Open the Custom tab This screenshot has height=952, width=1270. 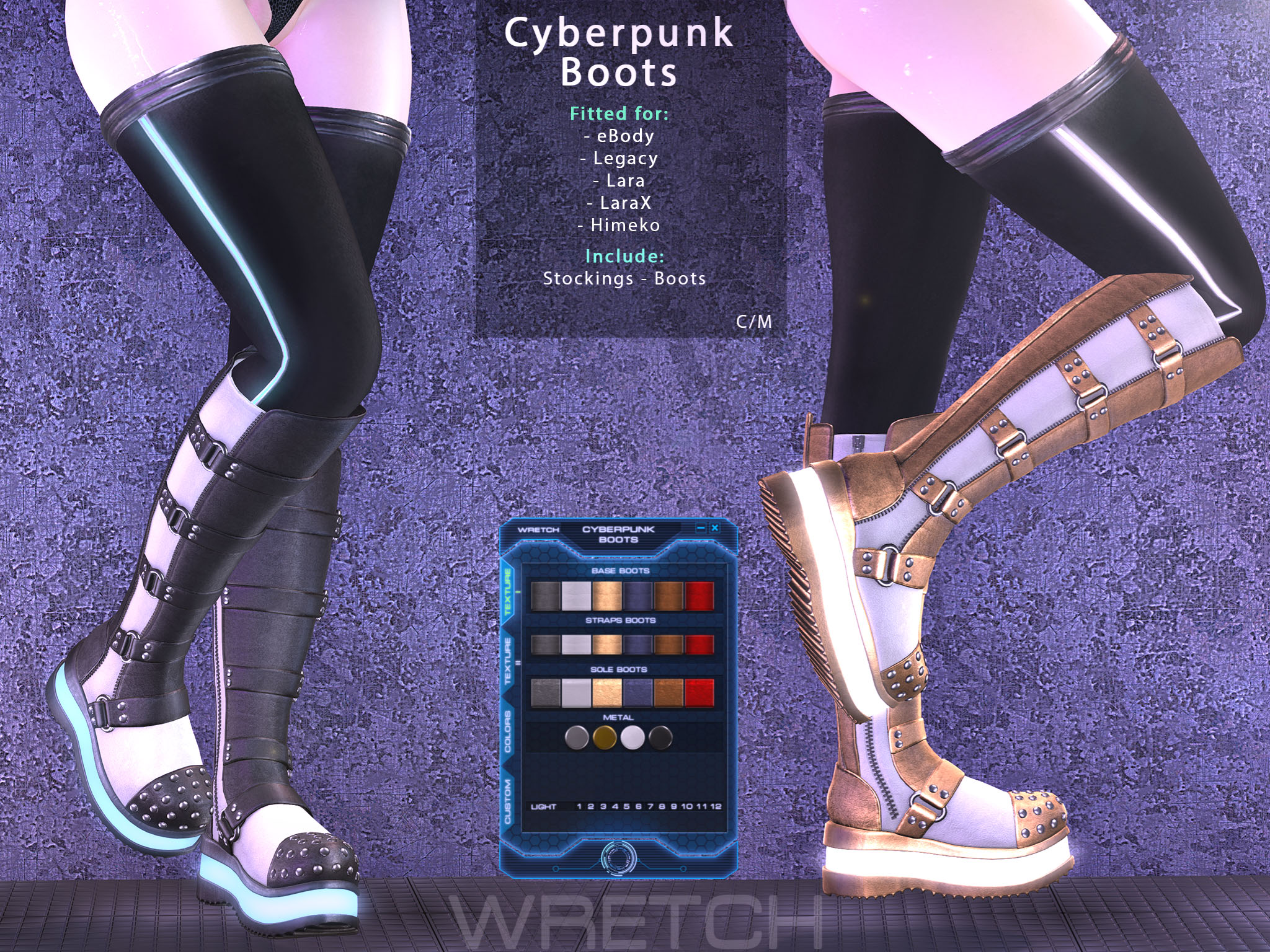508,801
